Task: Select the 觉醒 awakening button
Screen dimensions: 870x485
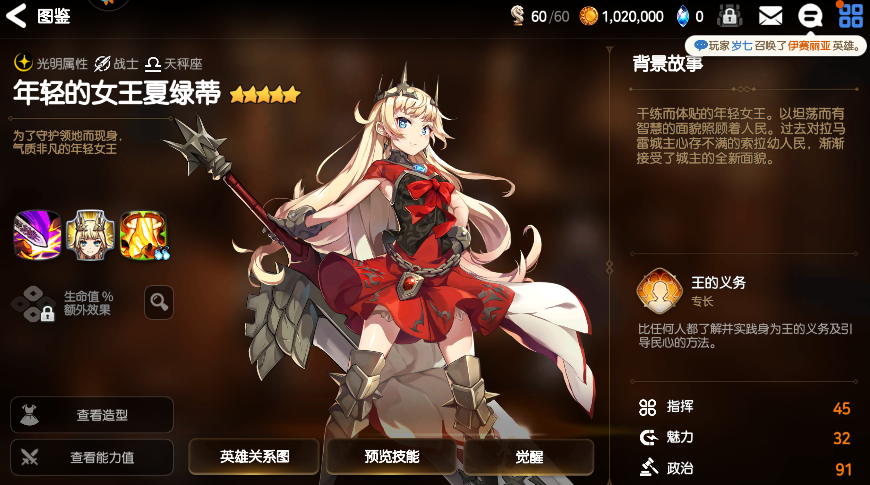Action: point(528,457)
